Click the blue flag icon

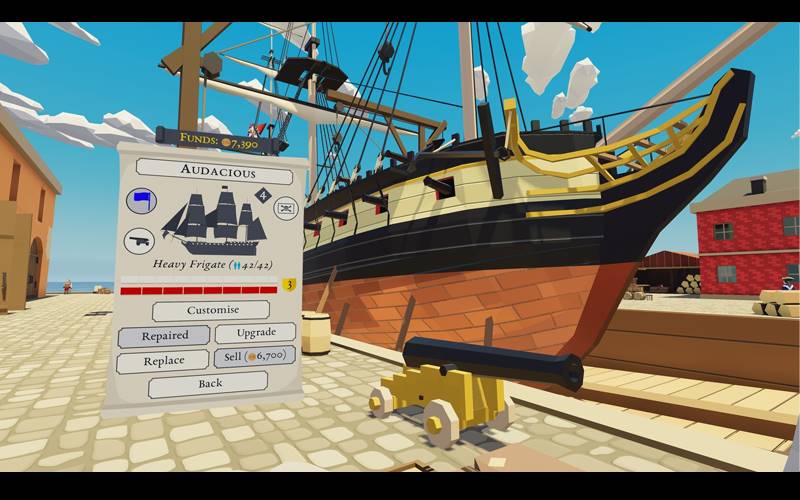click(x=141, y=202)
